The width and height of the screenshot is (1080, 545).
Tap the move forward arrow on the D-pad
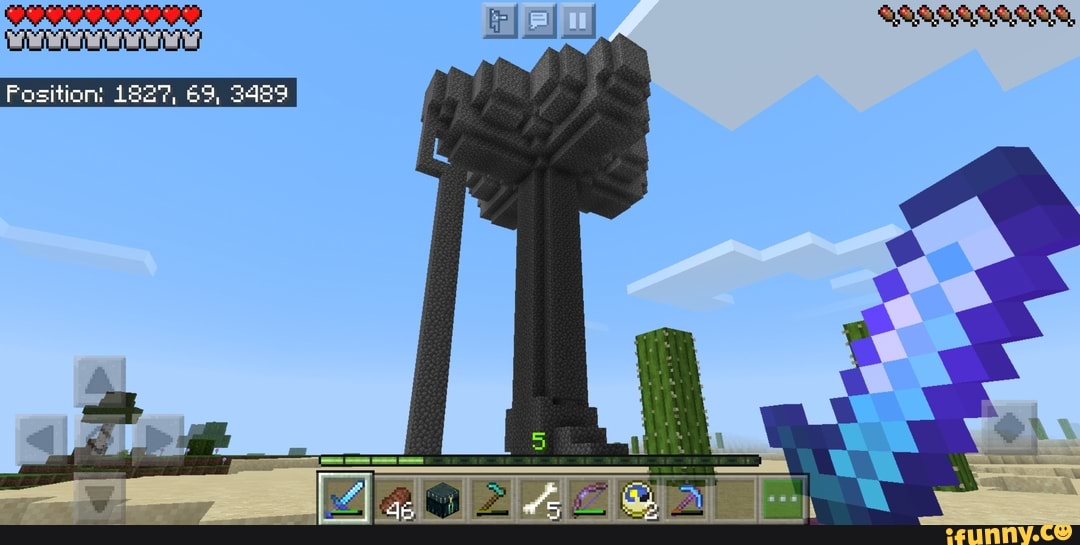coord(99,382)
